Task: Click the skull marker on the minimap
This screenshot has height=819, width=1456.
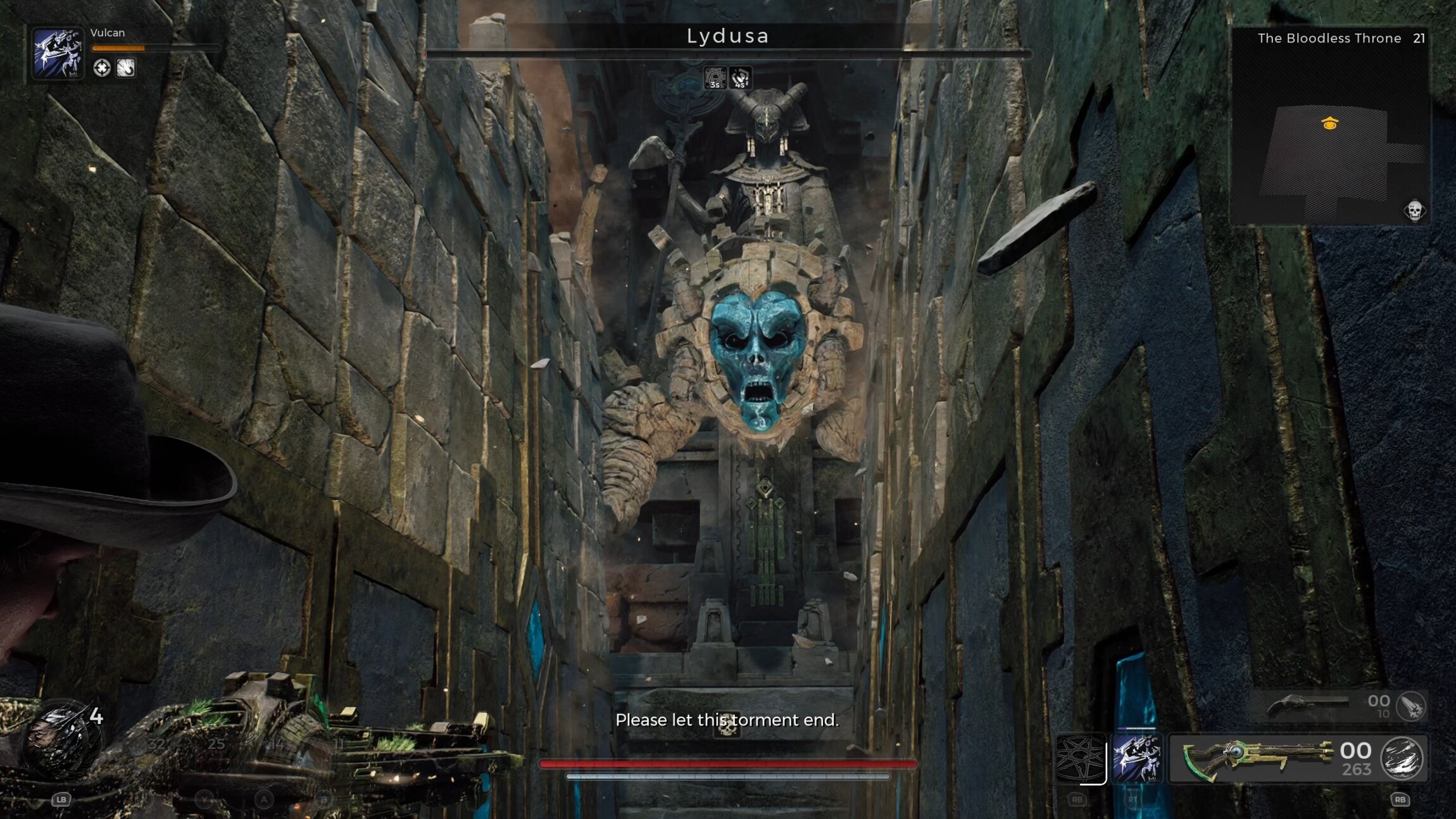Action: click(1414, 210)
